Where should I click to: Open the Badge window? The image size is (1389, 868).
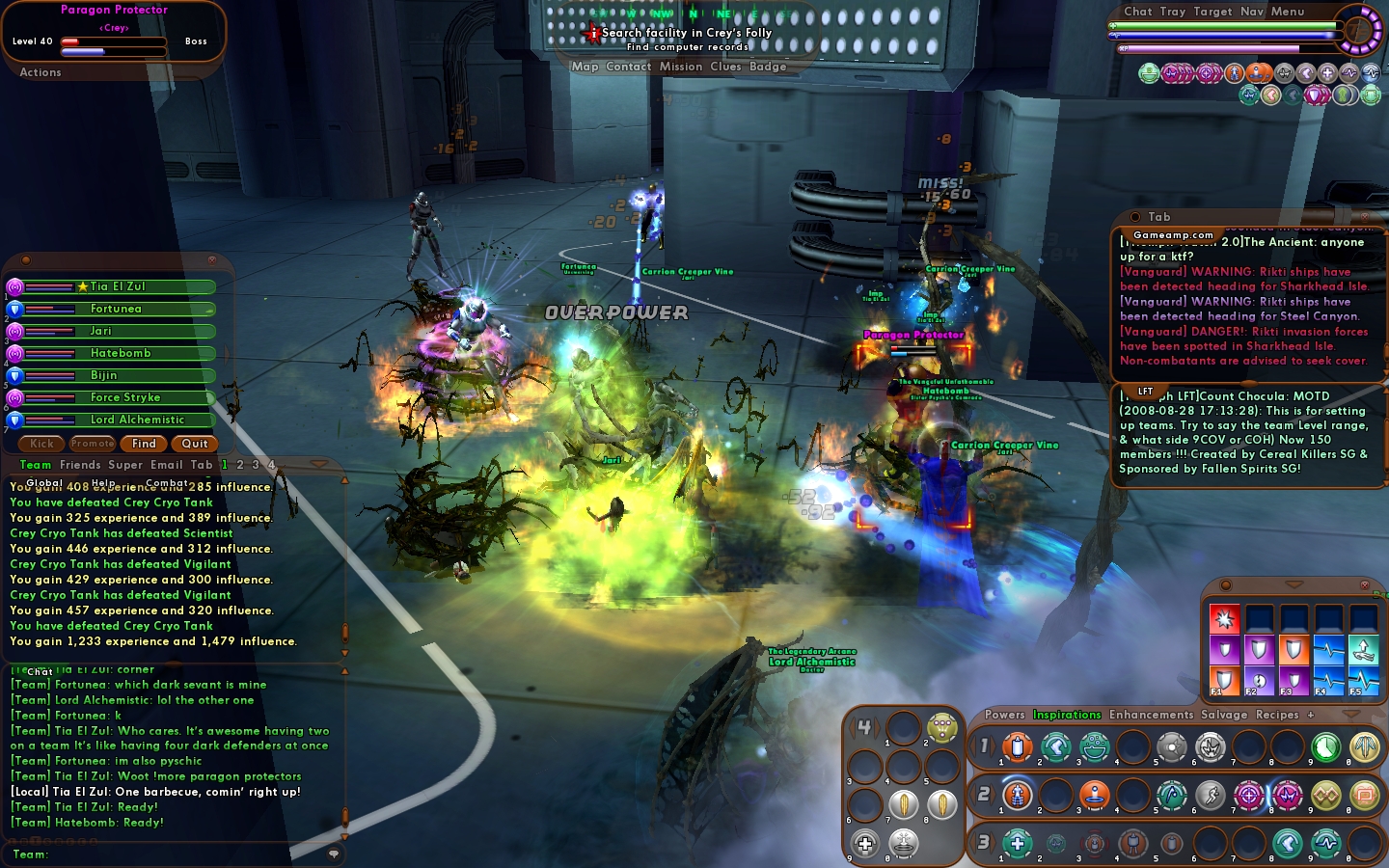768,67
